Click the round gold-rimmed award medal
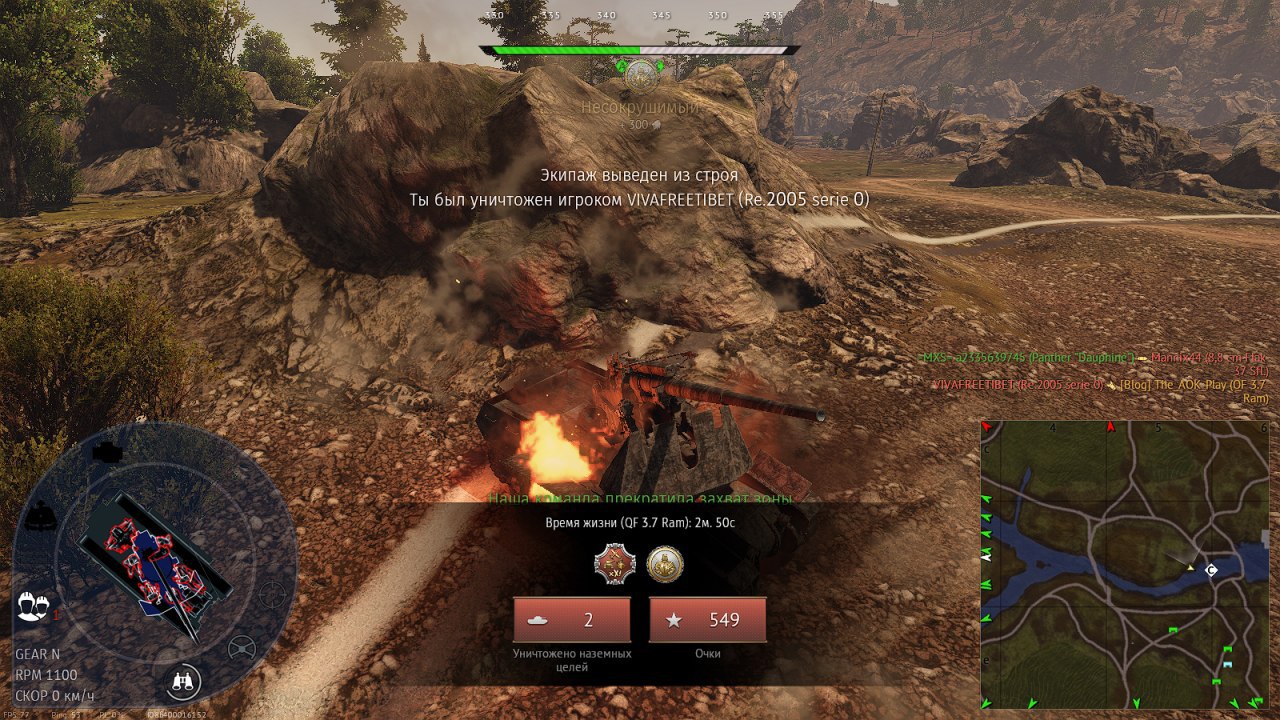 pyautogui.click(x=665, y=564)
